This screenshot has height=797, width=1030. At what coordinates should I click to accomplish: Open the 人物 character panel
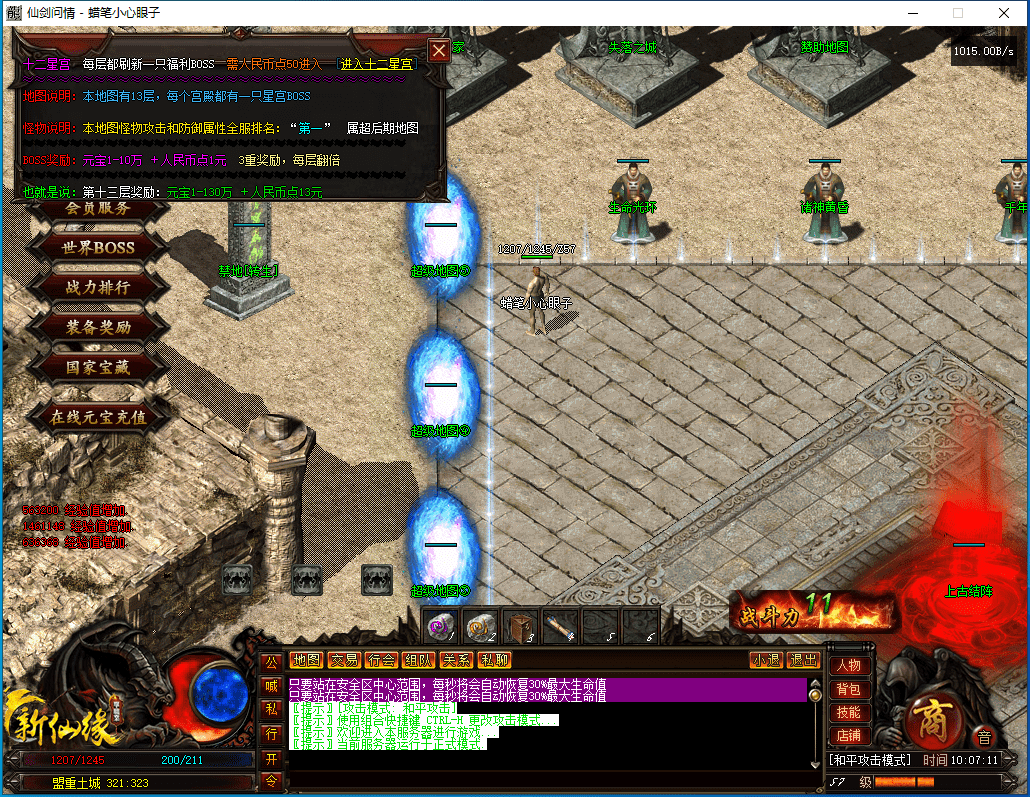click(848, 665)
